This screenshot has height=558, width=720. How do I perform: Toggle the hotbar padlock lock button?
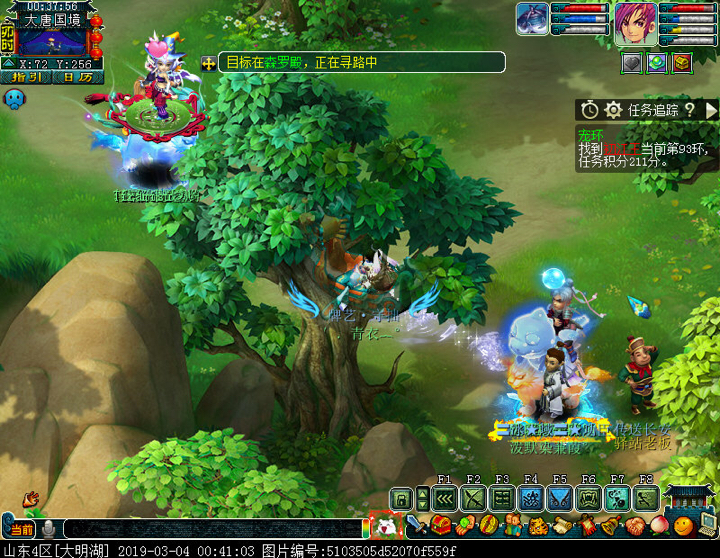pos(402,498)
